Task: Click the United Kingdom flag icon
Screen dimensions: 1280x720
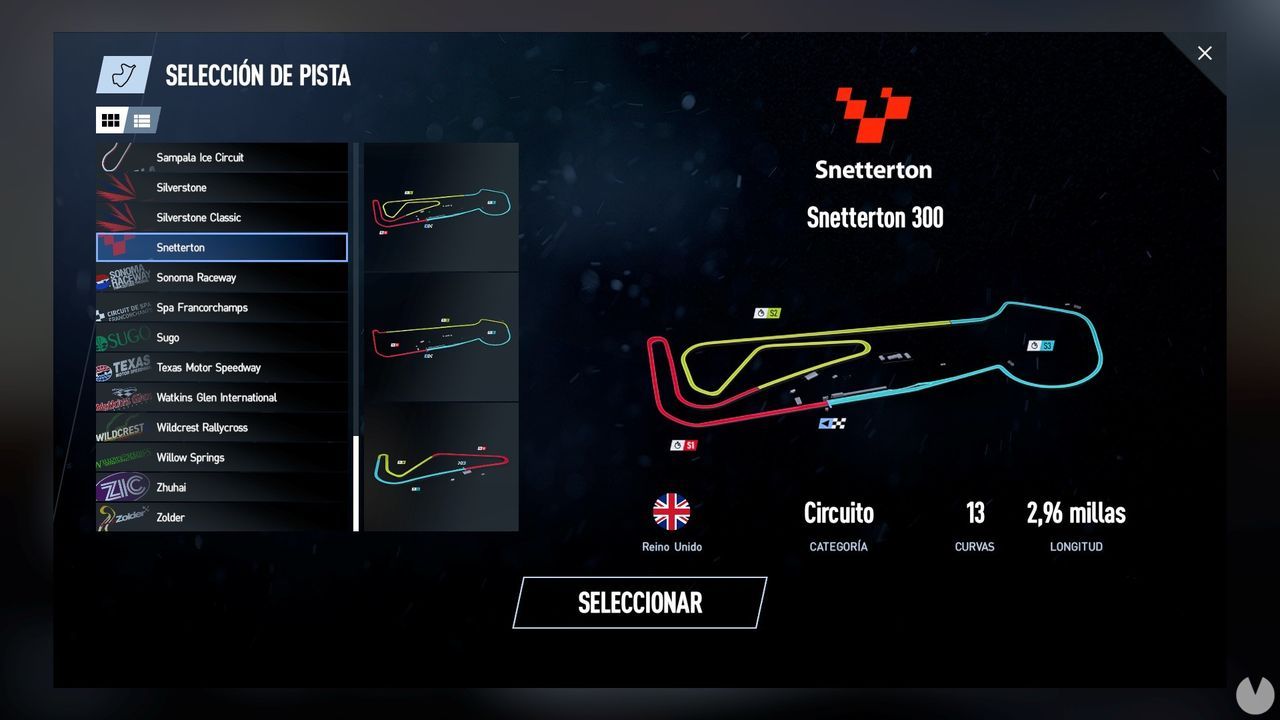Action: (x=672, y=512)
